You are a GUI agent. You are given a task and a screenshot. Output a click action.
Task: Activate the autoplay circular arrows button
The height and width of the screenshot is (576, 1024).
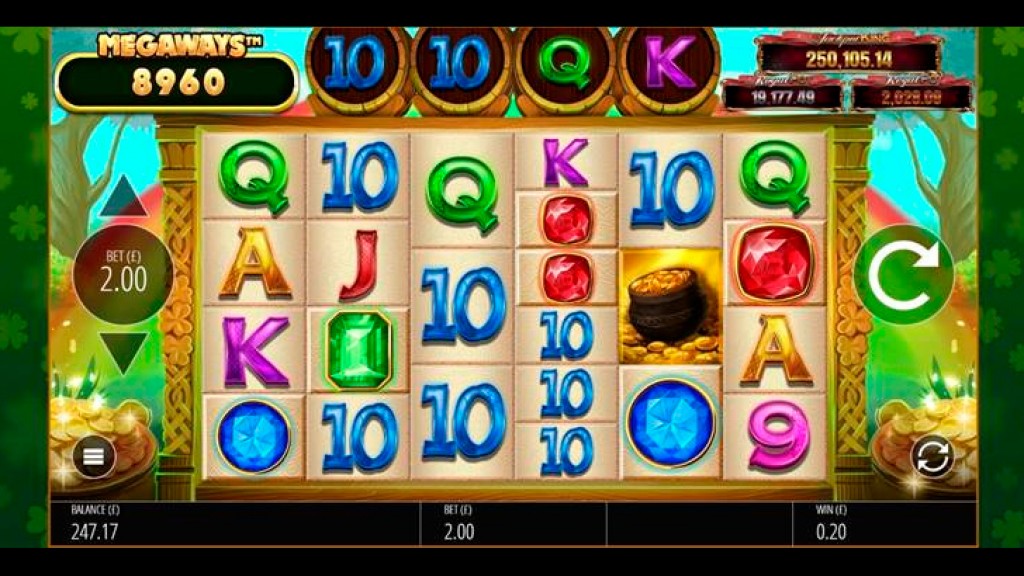click(x=932, y=457)
